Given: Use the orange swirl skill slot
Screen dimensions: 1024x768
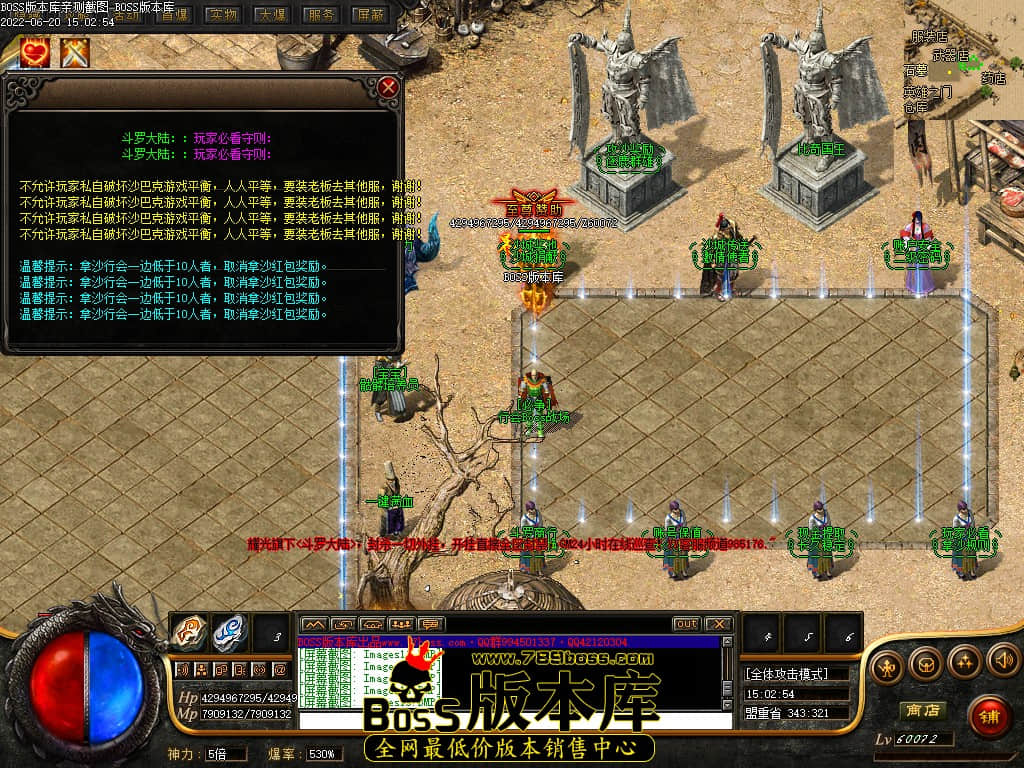Looking at the screenshot, I should (x=190, y=632).
